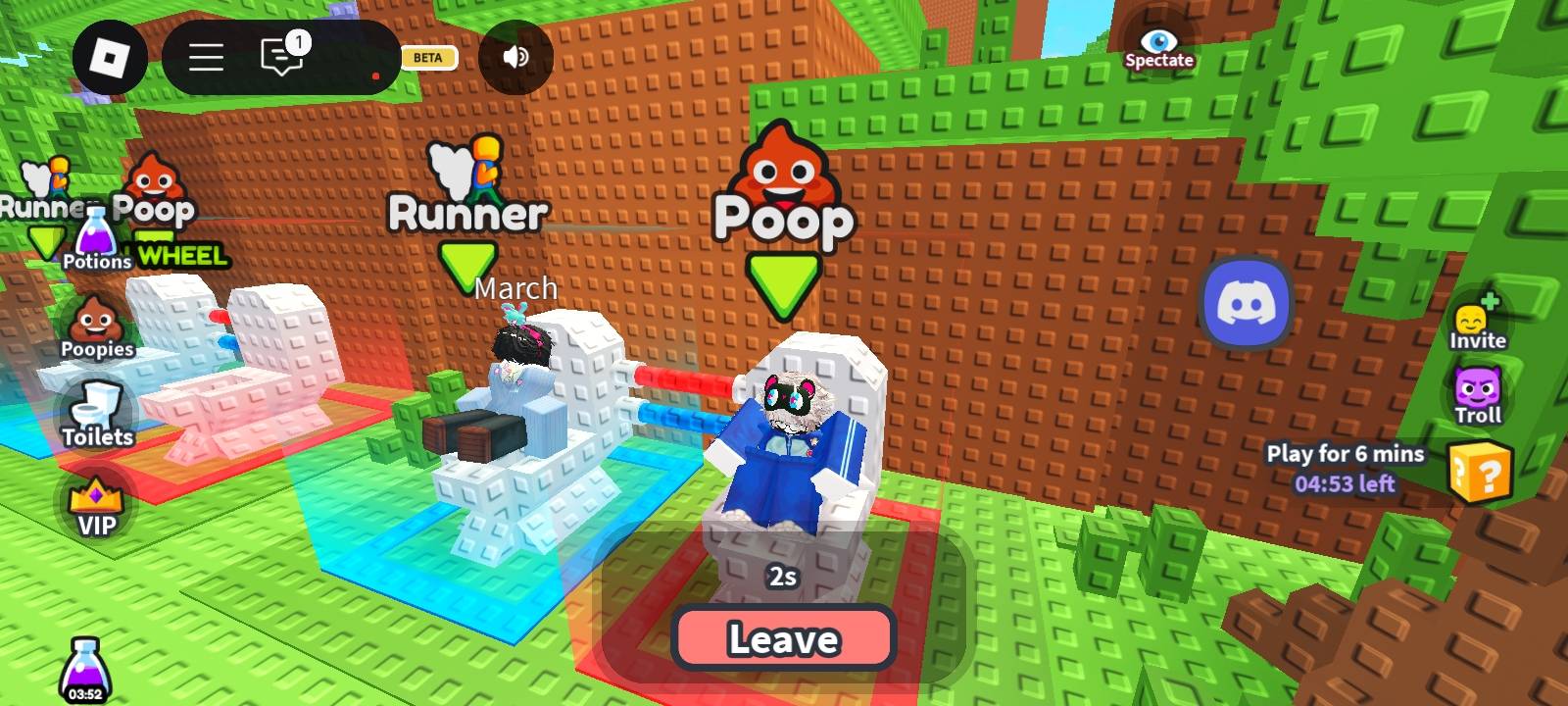Click the yellow mystery box reward
This screenshot has height=706, width=1568.
coord(1480,473)
